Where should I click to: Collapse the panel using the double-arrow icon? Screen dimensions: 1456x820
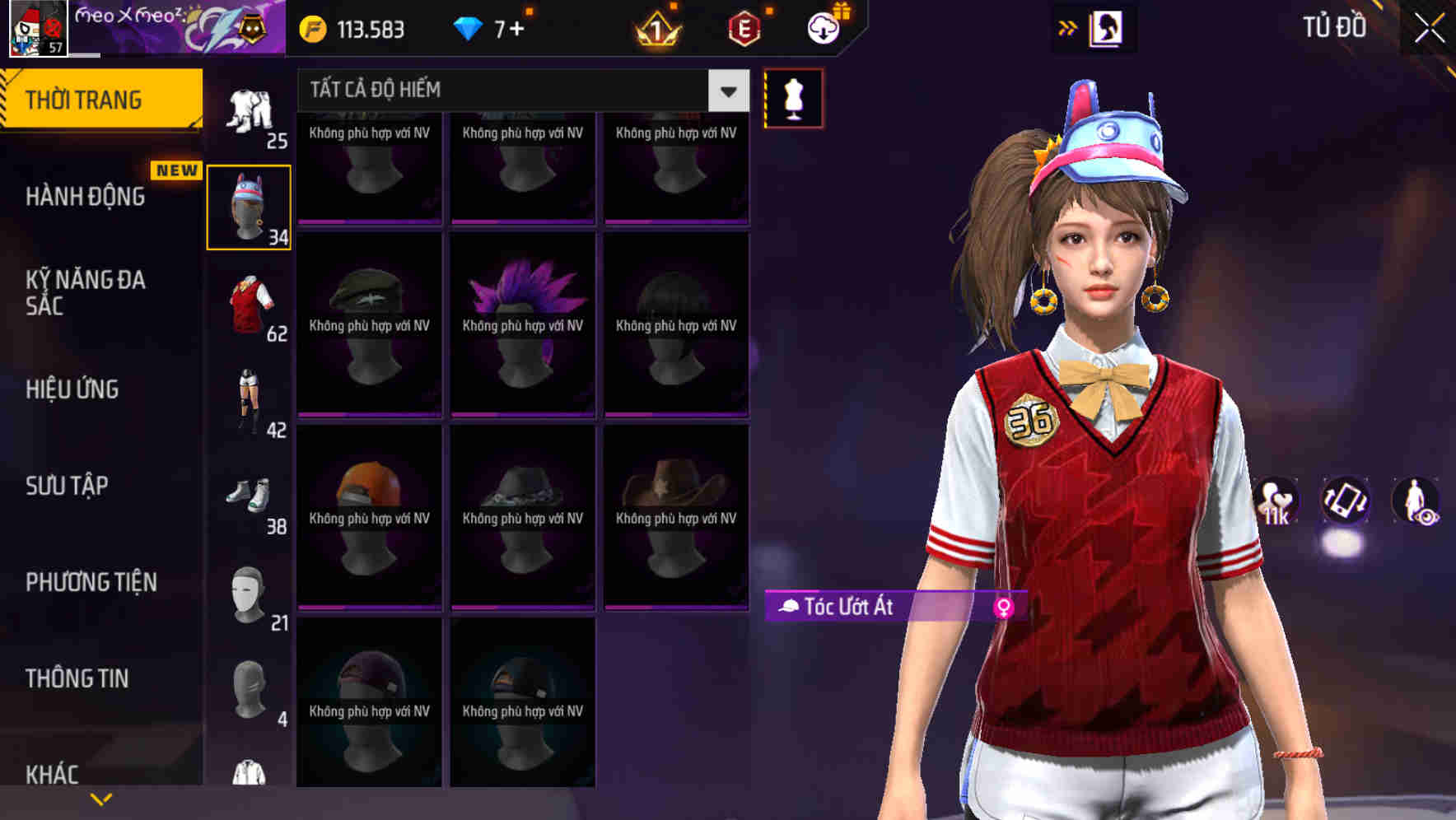tap(1068, 27)
